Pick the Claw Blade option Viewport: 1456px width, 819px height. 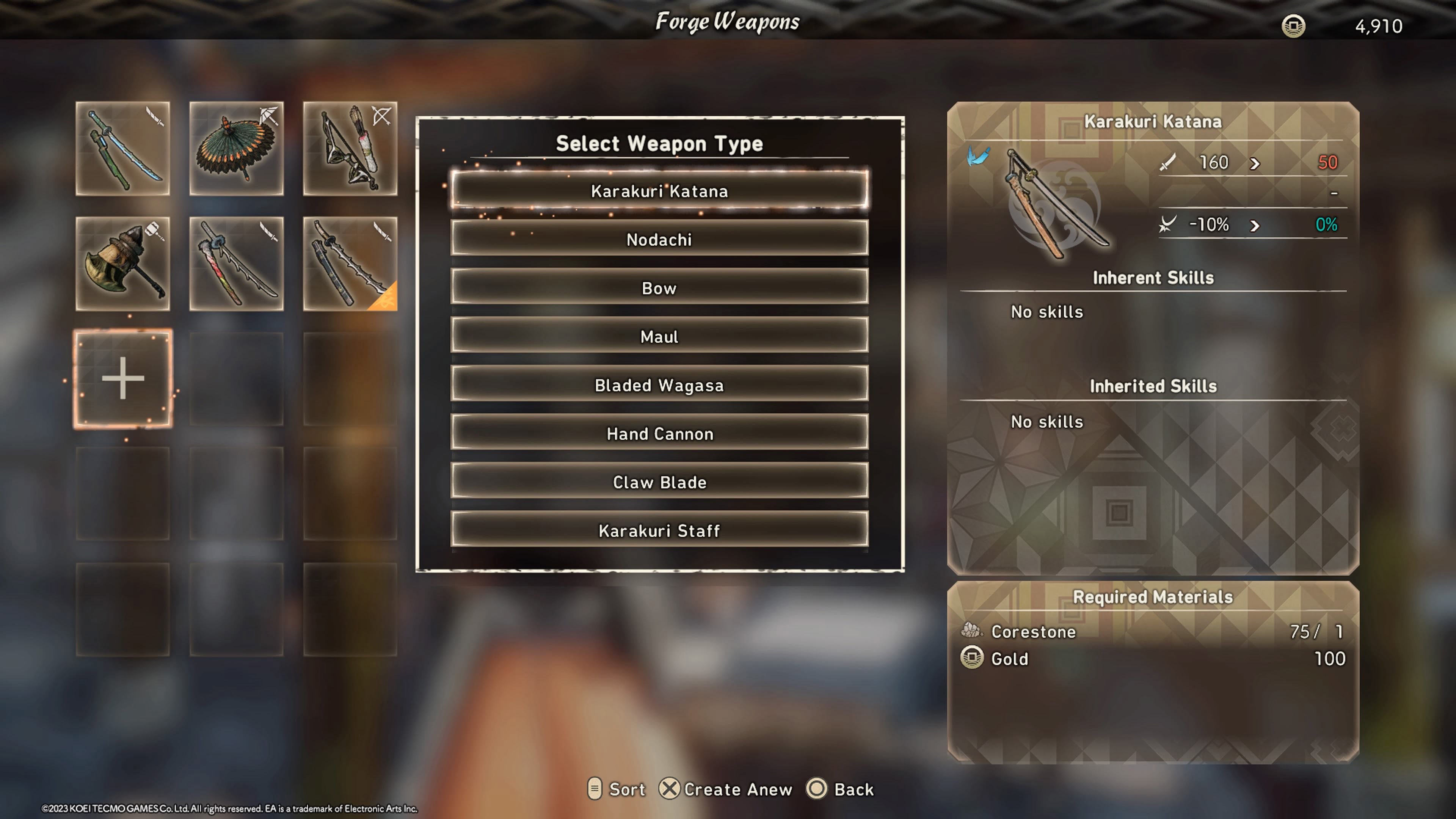[x=659, y=482]
